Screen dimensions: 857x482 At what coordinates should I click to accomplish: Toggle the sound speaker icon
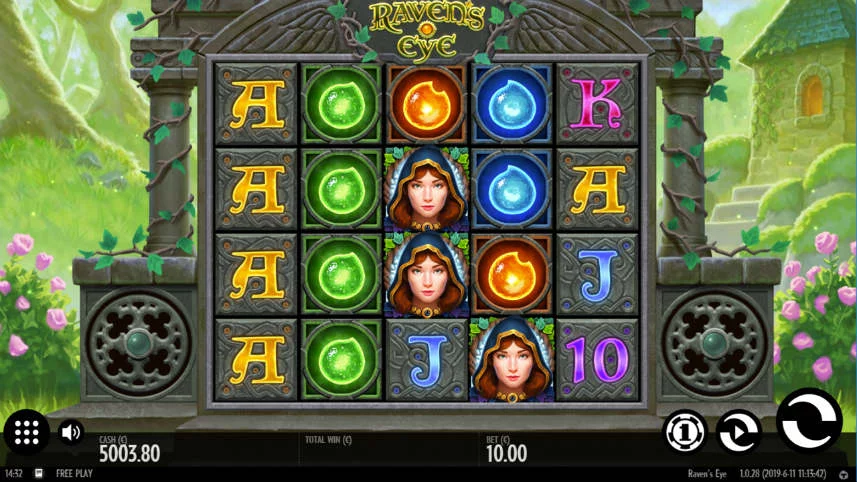[x=71, y=432]
